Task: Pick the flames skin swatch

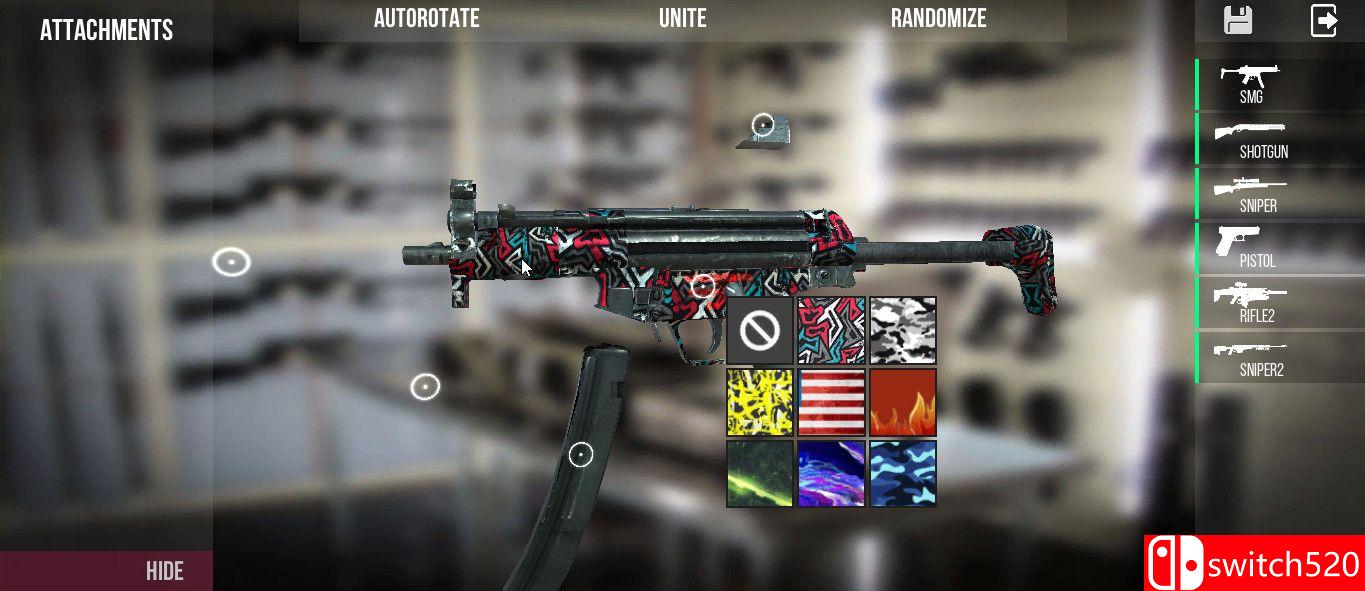Action: click(x=903, y=402)
